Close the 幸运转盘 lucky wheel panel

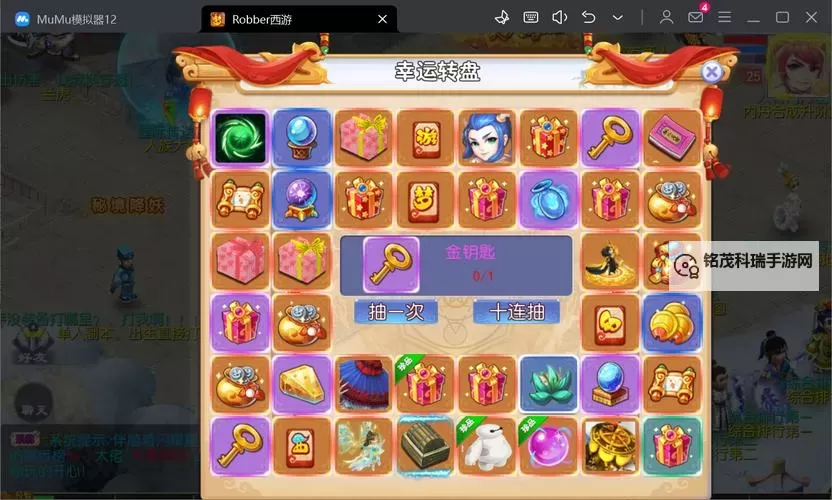pyautogui.click(x=711, y=72)
